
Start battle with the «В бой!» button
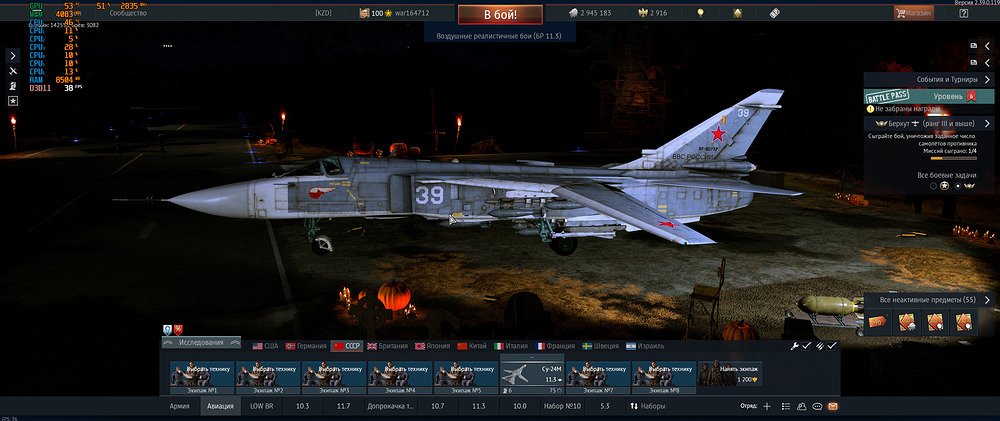[x=500, y=15]
